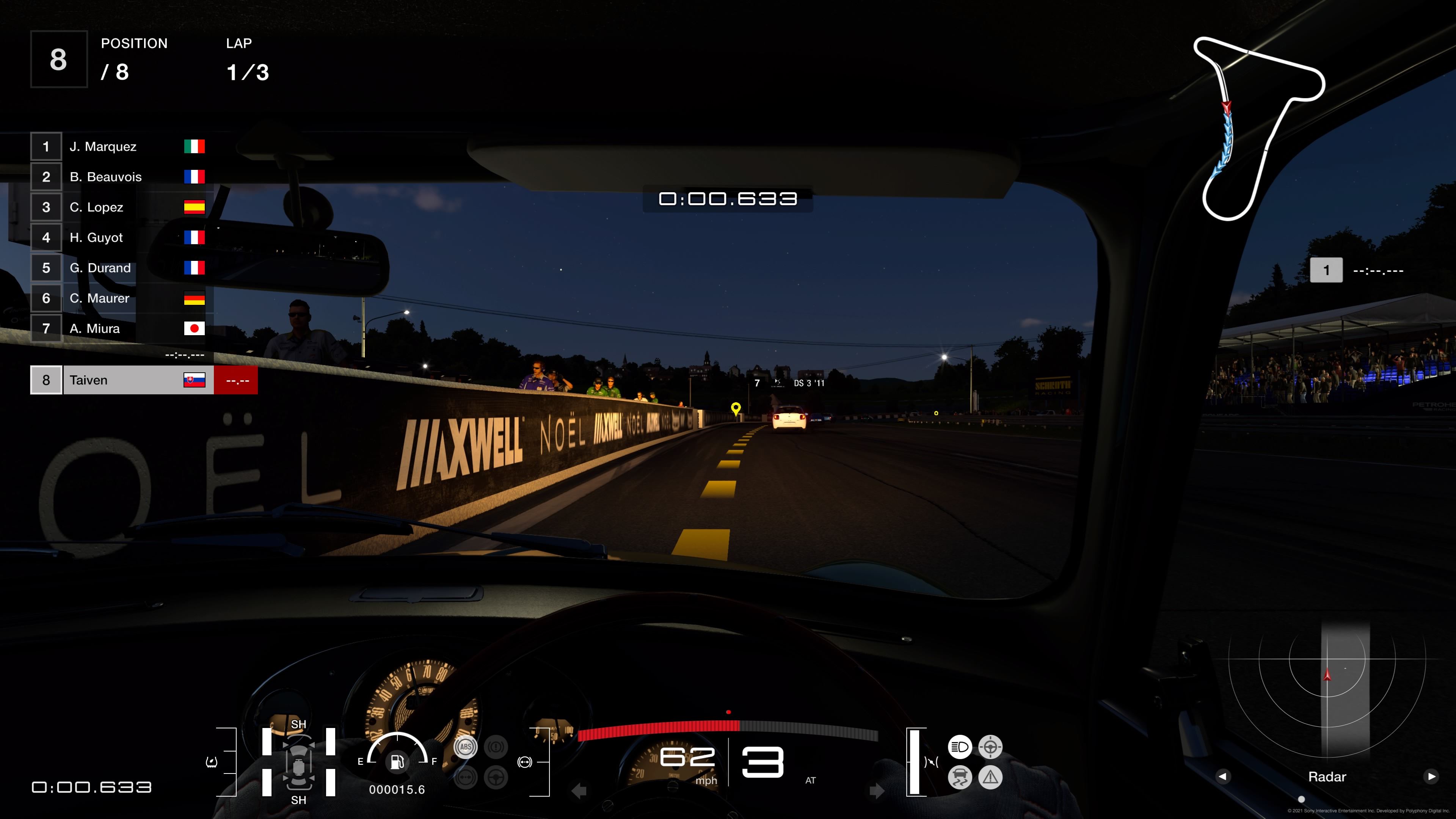Screen dimensions: 1456x819
Task: Select J. Marquez in the standings
Action: coord(118,147)
